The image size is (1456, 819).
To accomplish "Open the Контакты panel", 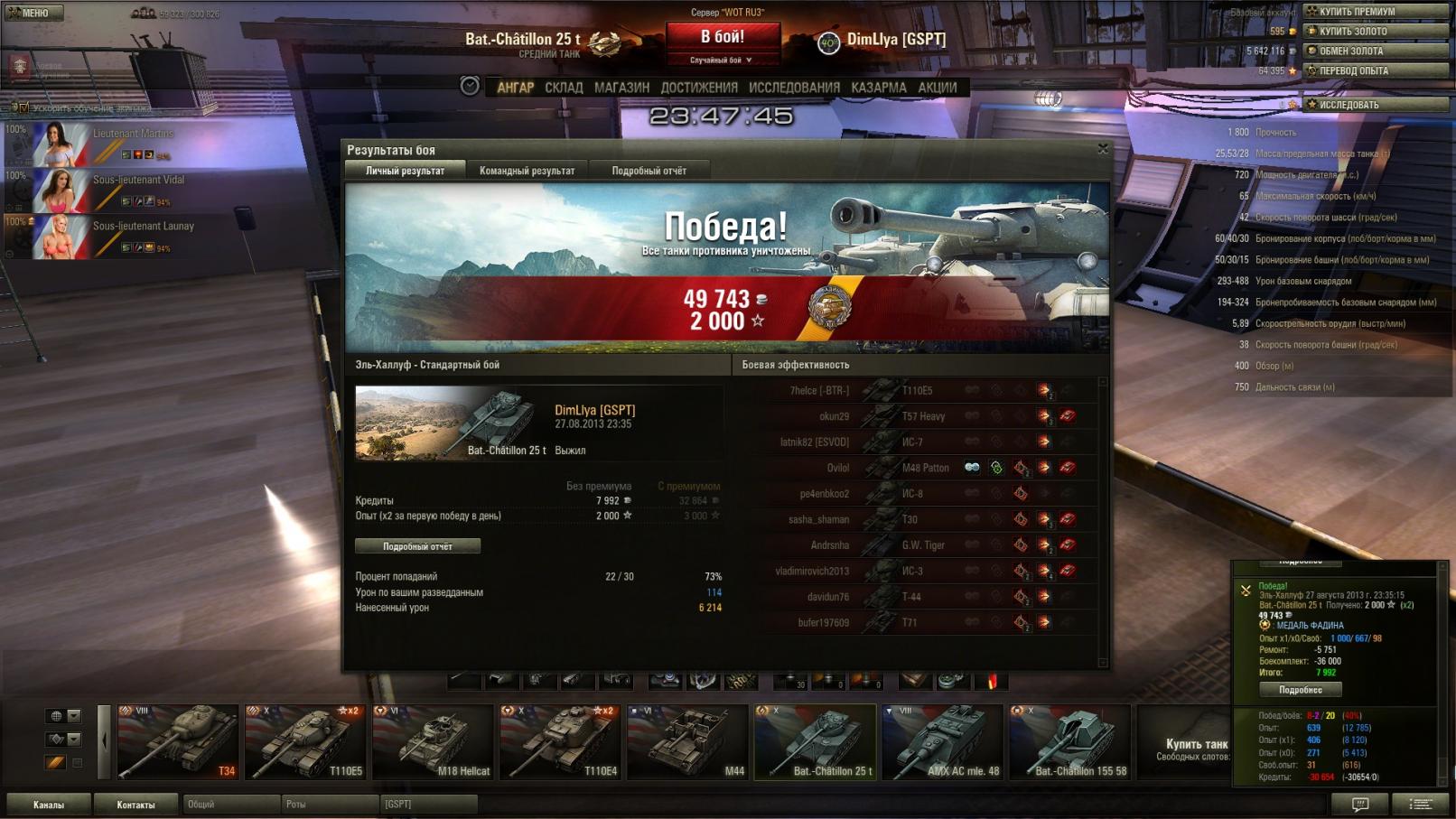I will 135,805.
